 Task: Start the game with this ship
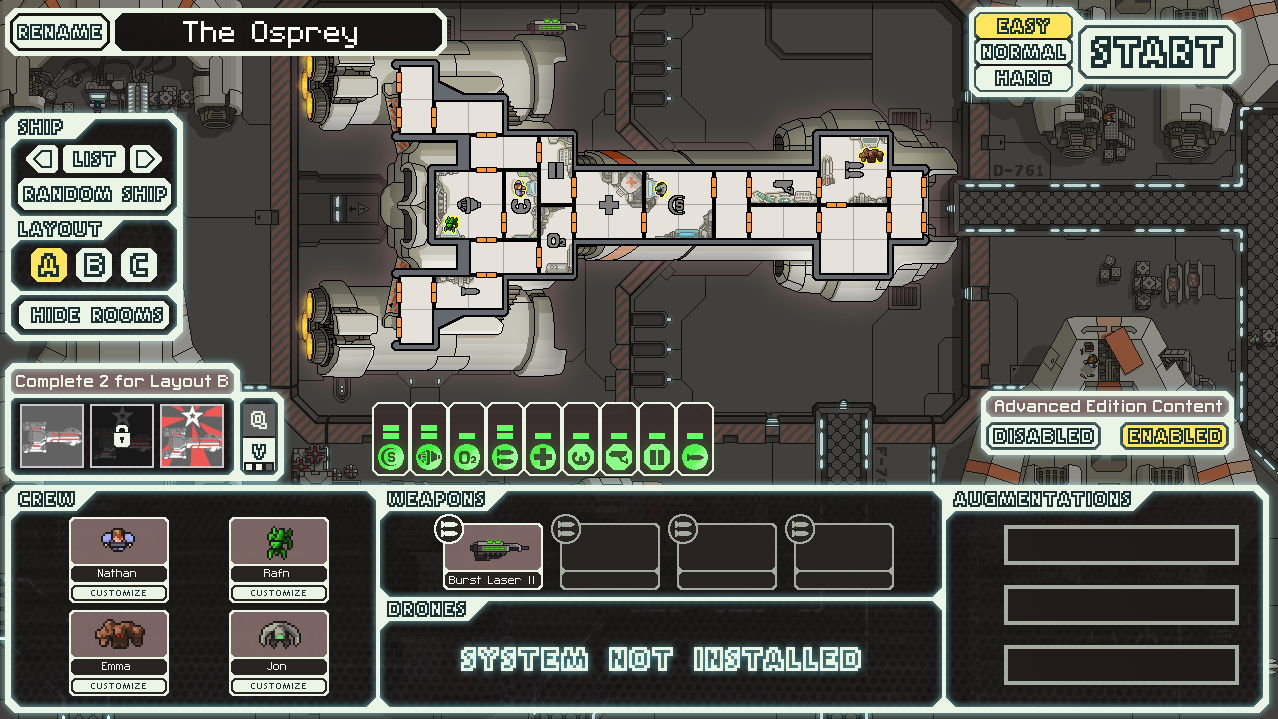point(1156,52)
